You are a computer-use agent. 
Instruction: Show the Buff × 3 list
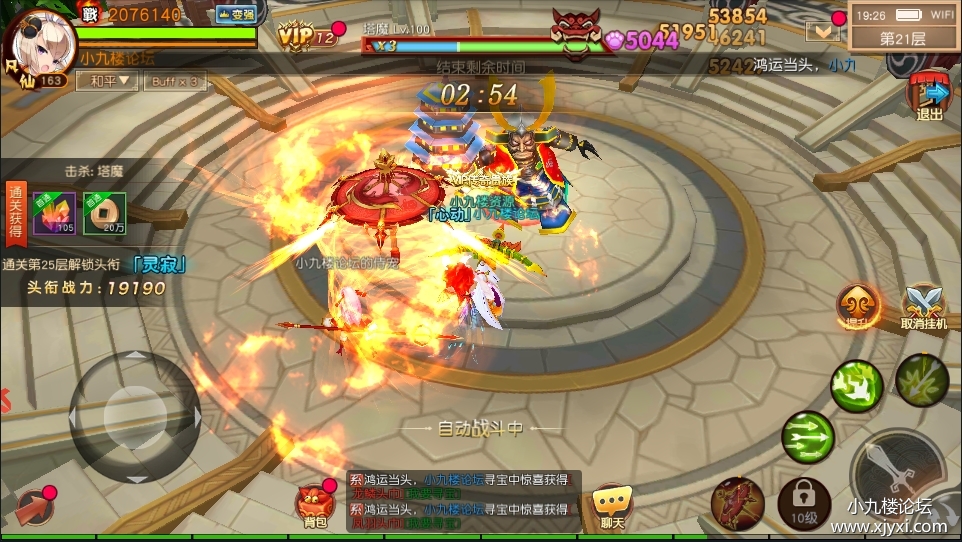pos(174,81)
